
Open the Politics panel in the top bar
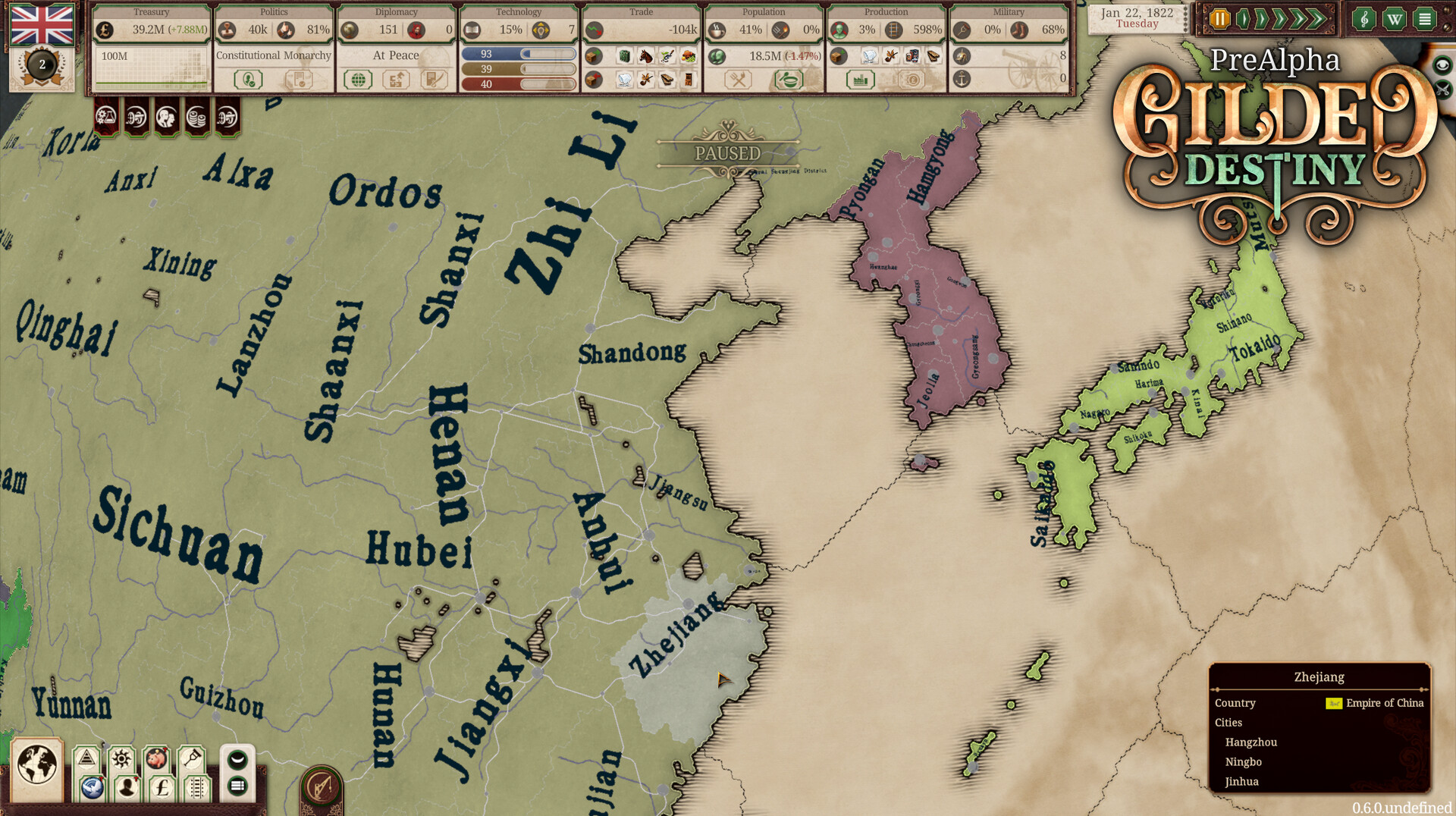tap(273, 12)
